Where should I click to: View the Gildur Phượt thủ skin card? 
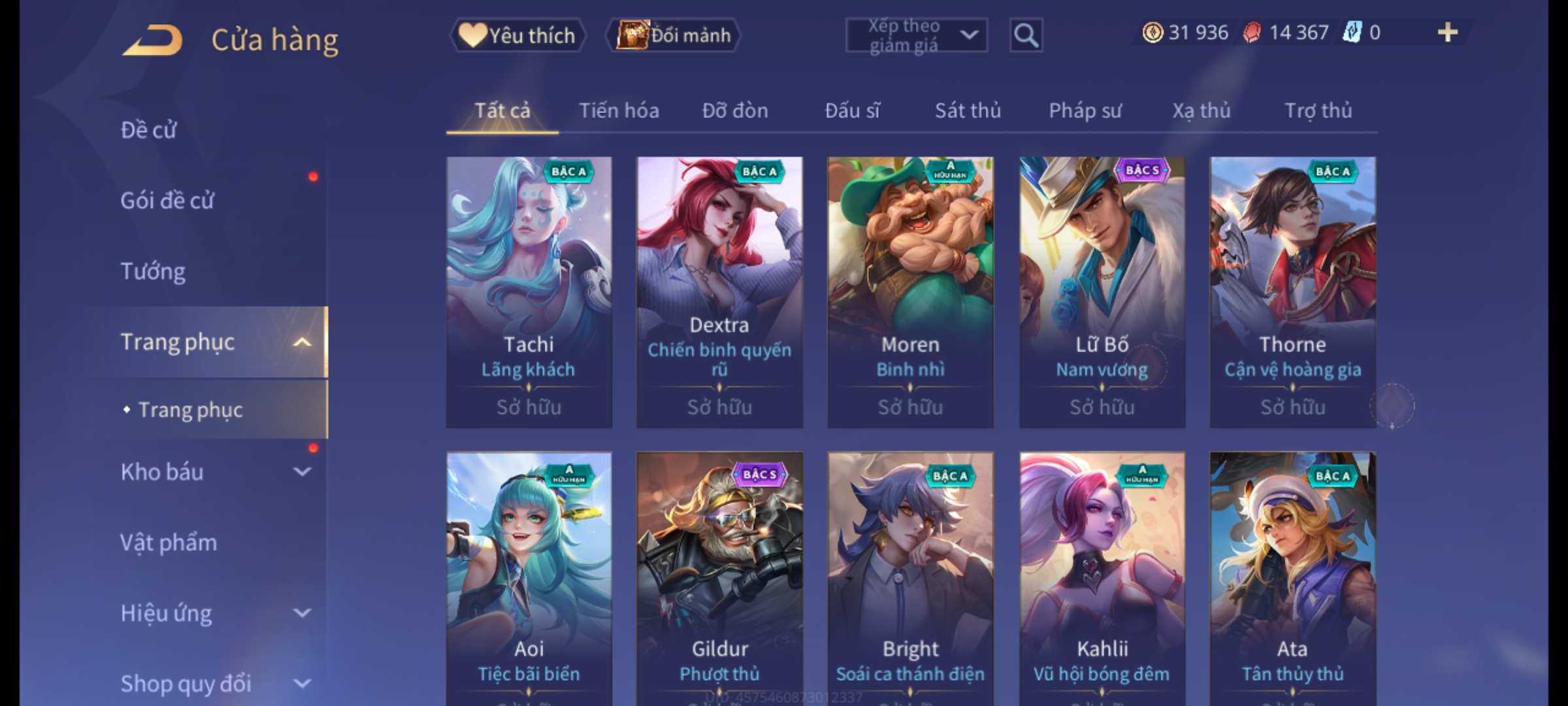click(719, 579)
